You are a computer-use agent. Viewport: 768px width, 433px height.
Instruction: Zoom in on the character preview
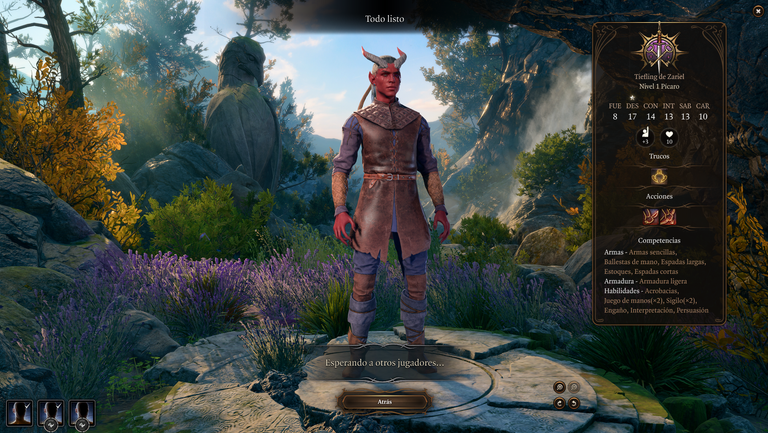tap(560, 386)
